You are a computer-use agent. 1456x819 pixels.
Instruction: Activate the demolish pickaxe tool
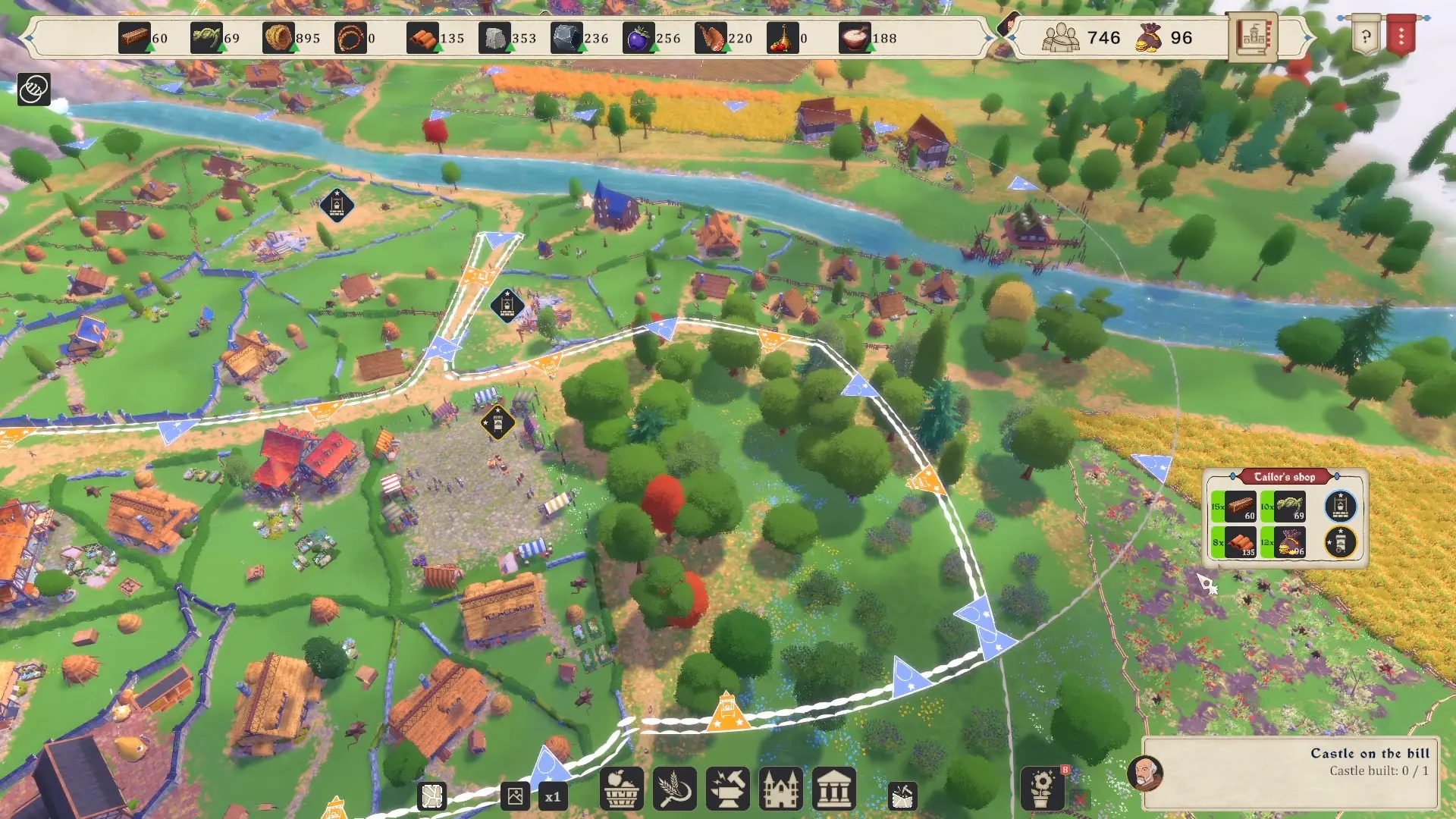(902, 795)
